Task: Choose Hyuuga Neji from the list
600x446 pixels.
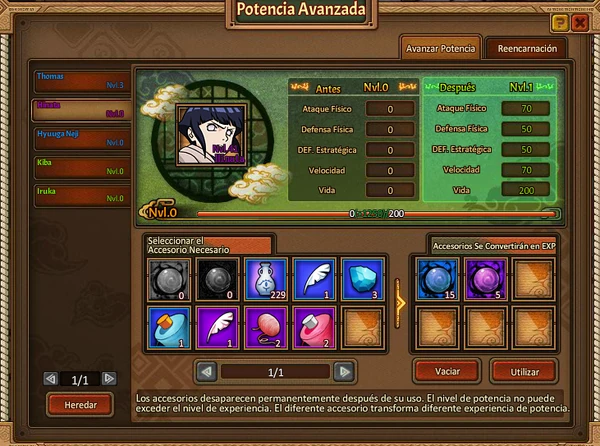Action: (x=81, y=137)
